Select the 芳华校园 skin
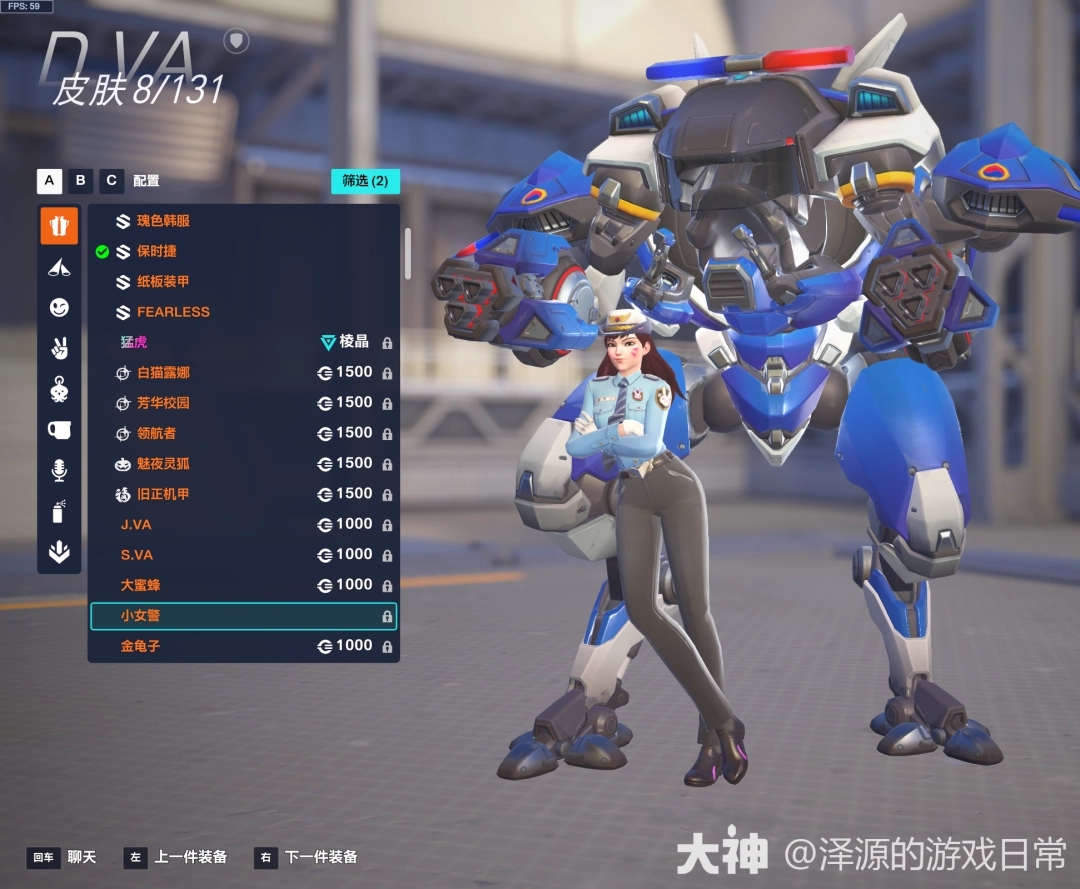The image size is (1080, 889). (x=163, y=403)
